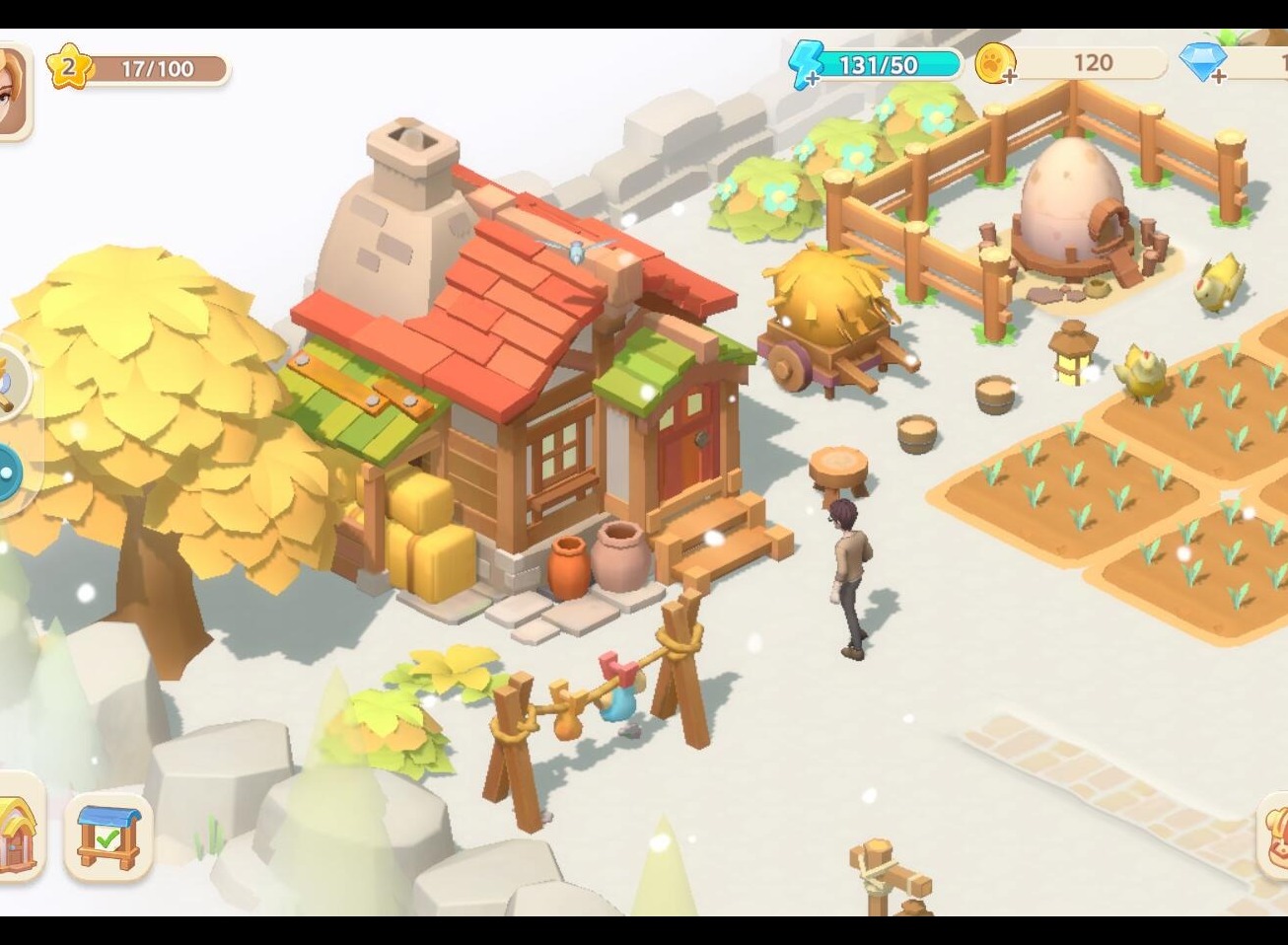1288x945 pixels.
Task: Open the task board with green checkmark
Action: point(108,836)
